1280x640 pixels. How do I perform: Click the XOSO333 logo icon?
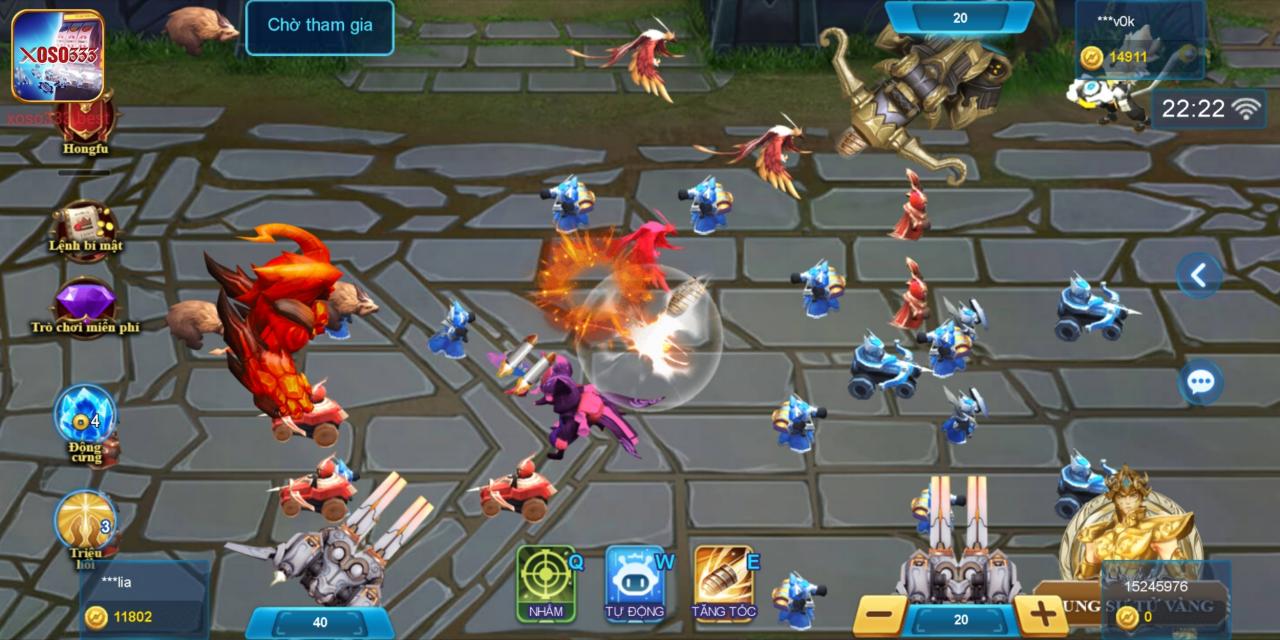(57, 55)
